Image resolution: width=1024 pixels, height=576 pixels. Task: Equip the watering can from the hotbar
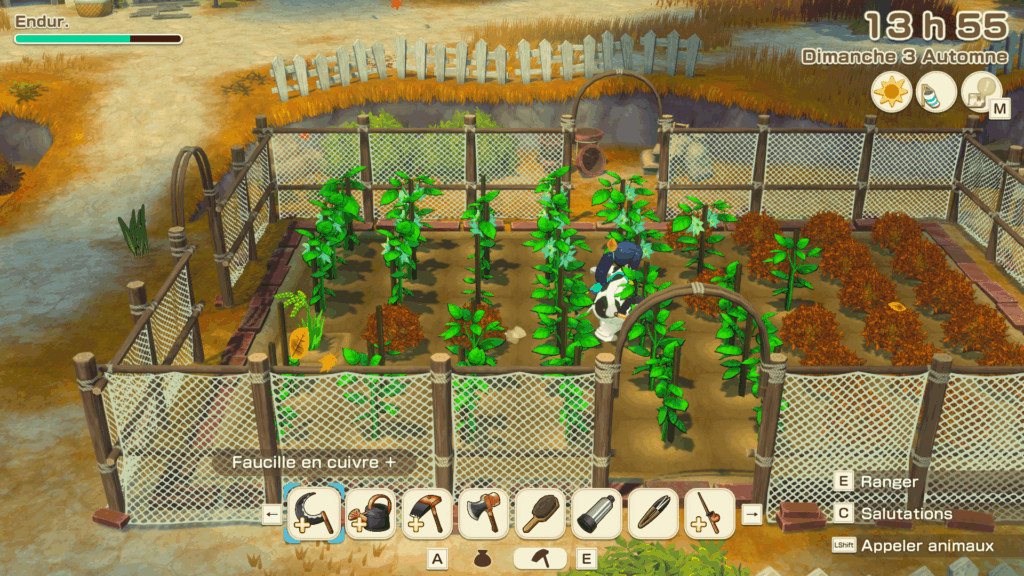click(371, 514)
